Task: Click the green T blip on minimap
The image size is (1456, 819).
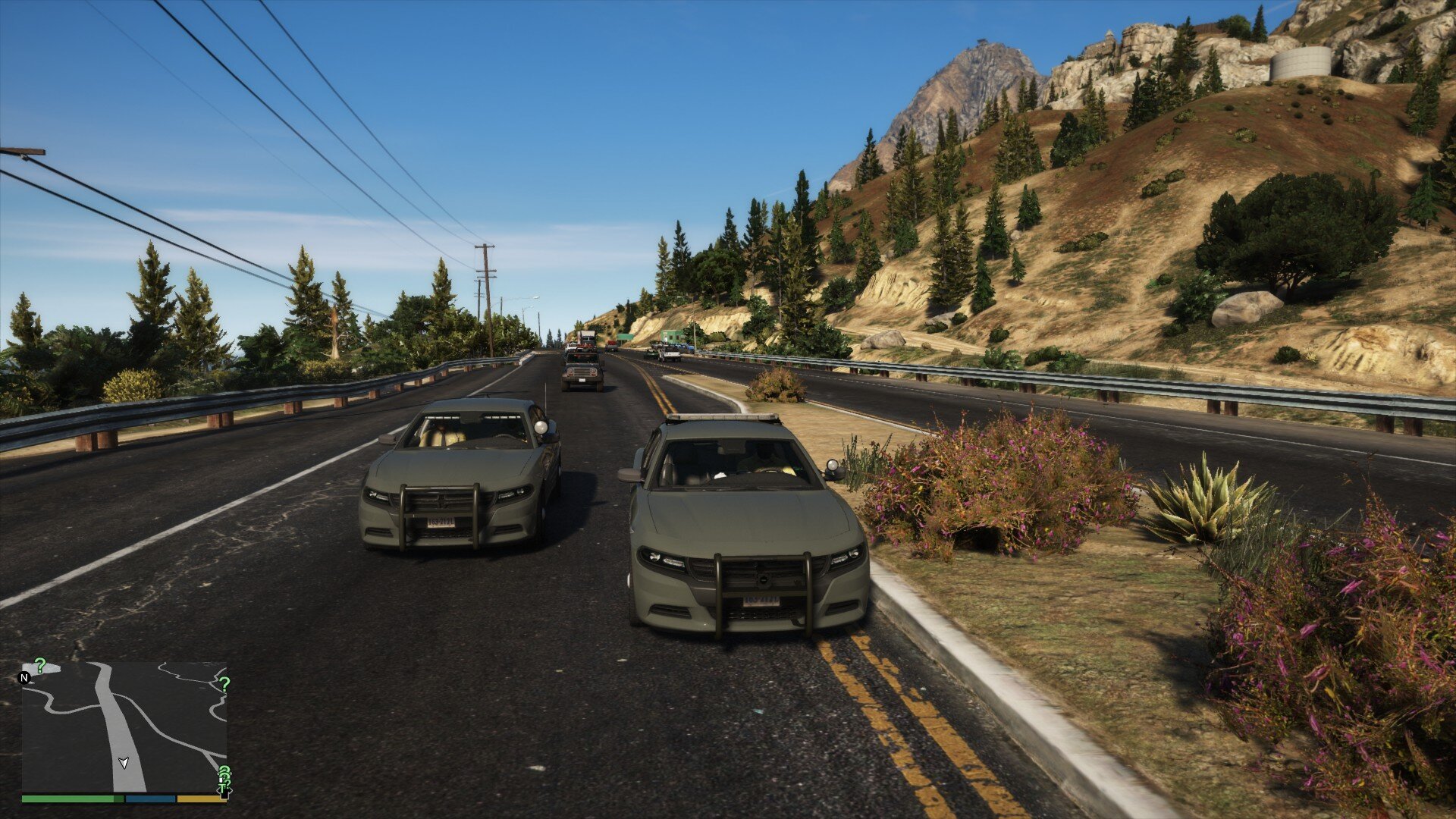Action: tap(223, 787)
